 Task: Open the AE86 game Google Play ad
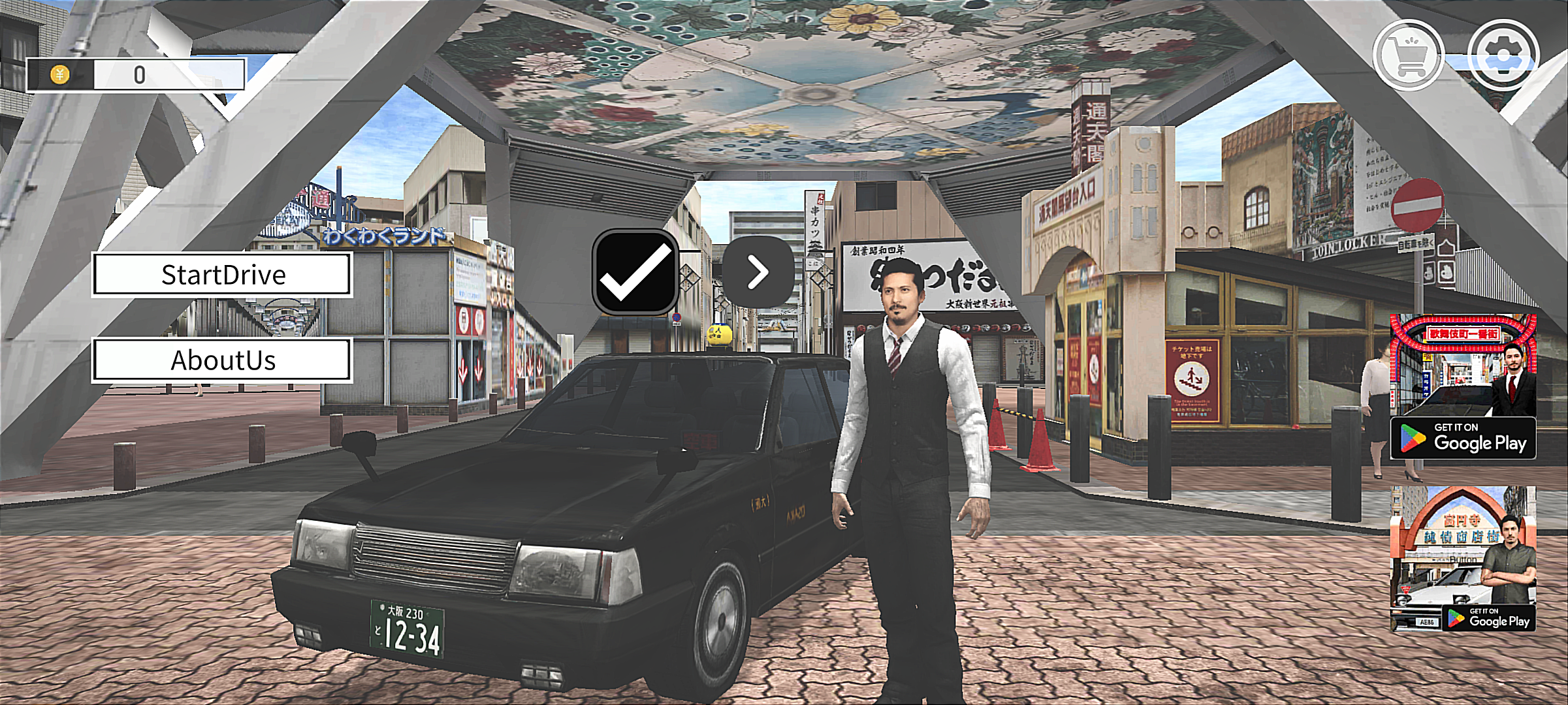[x=1463, y=559]
